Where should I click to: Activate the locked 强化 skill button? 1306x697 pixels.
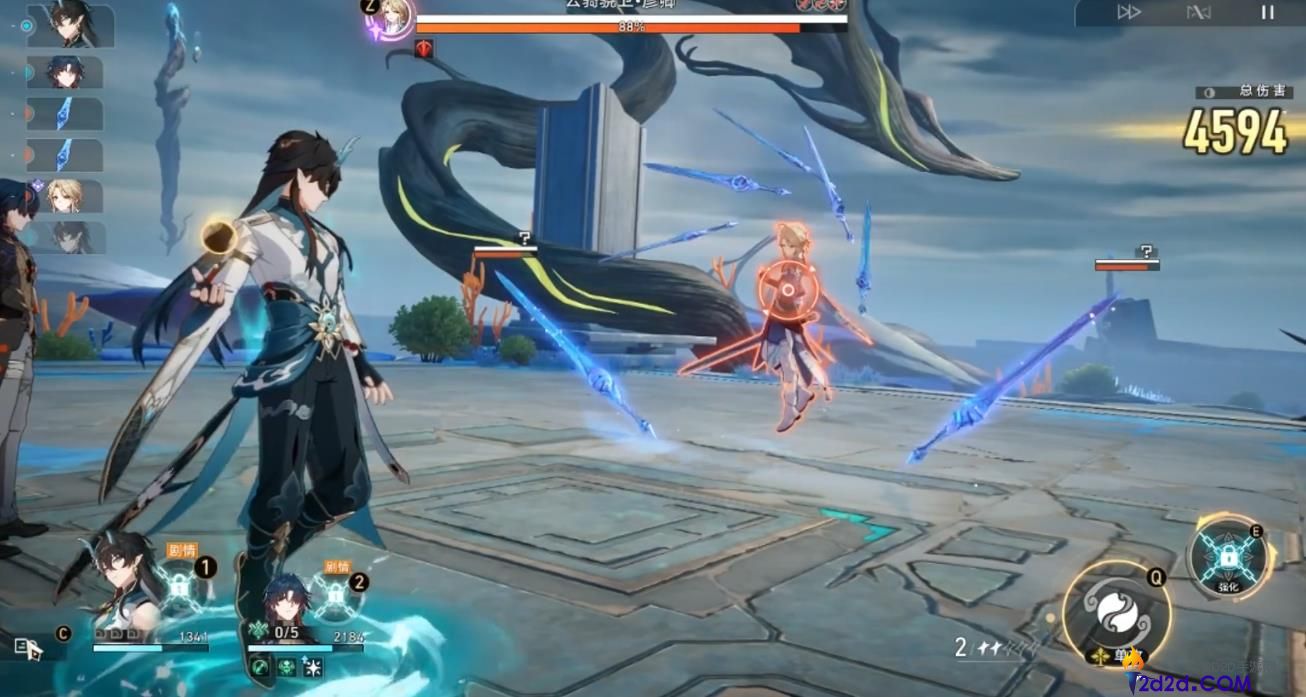click(x=1228, y=558)
